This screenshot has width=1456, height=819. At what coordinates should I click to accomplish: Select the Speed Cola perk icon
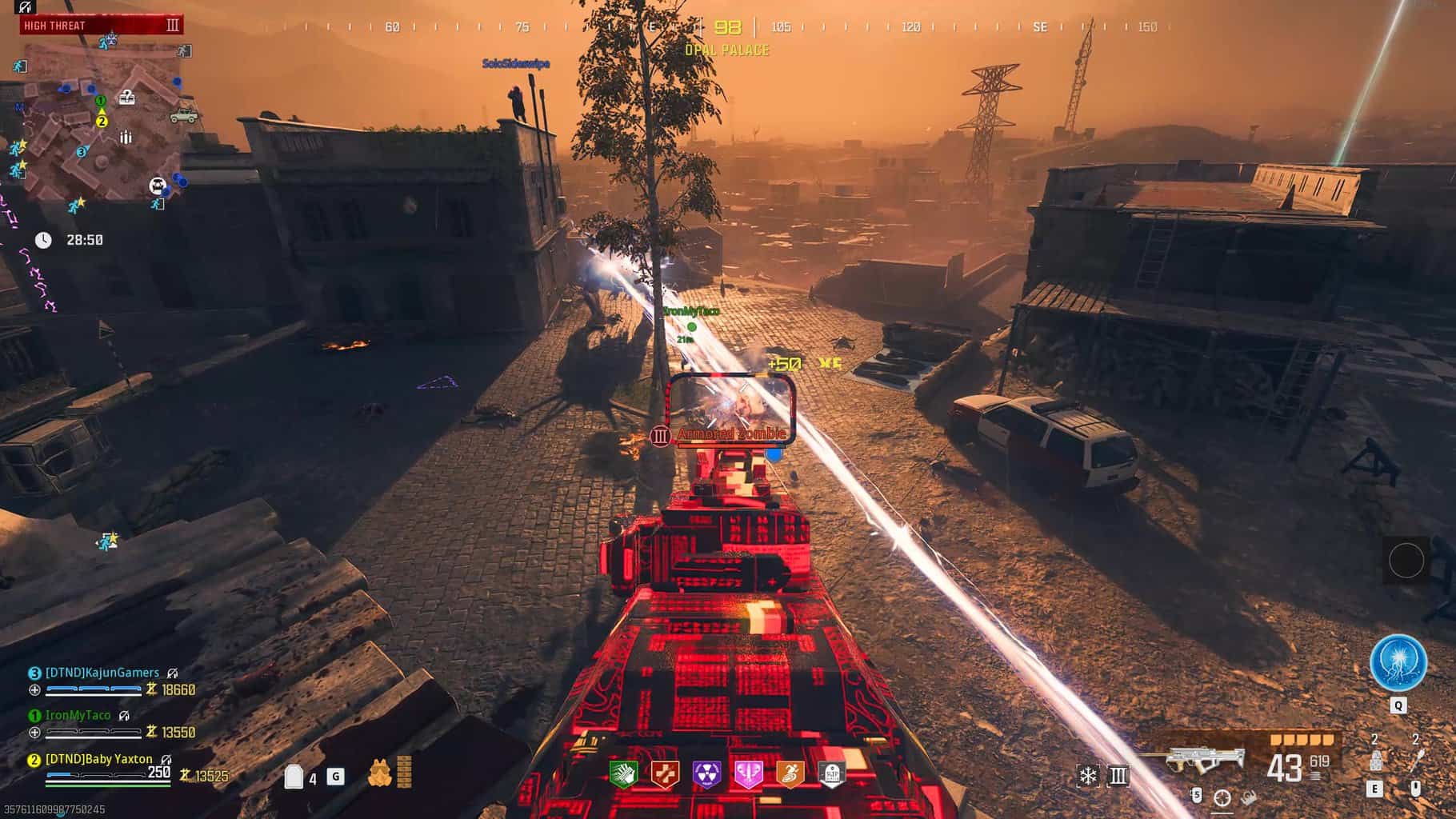(624, 773)
